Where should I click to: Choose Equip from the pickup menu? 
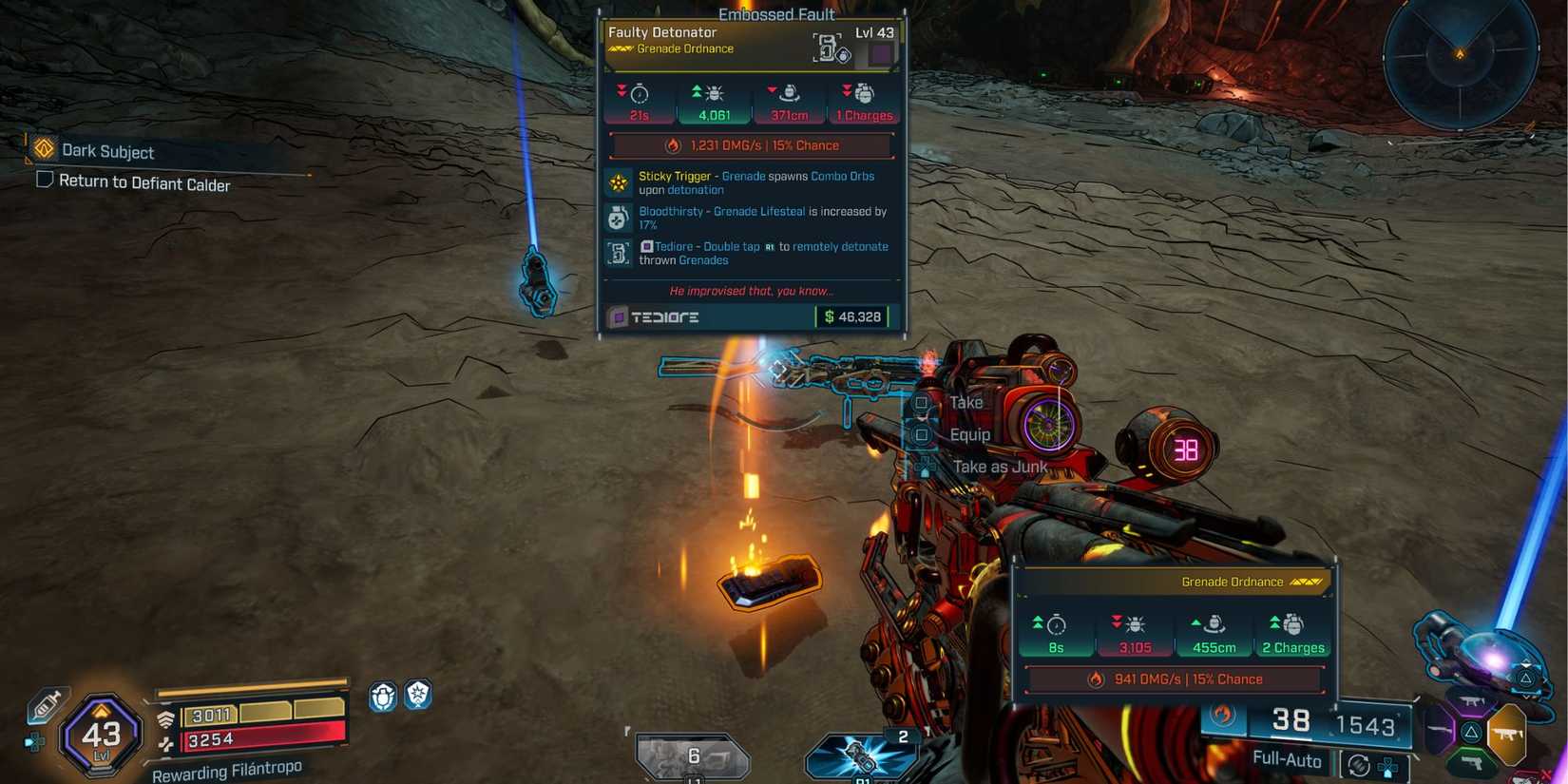[x=968, y=433]
